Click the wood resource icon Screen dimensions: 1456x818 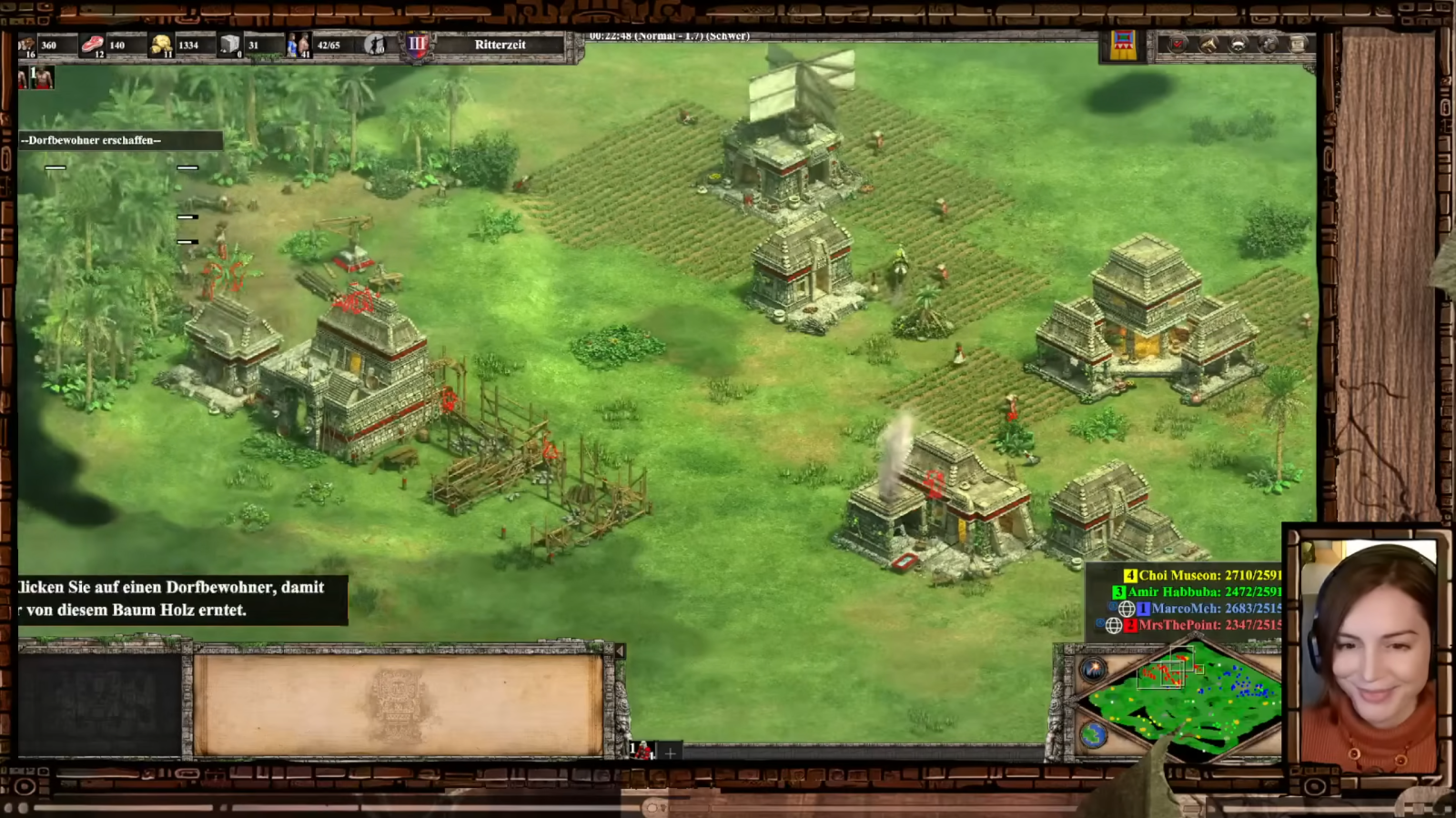pos(27,45)
